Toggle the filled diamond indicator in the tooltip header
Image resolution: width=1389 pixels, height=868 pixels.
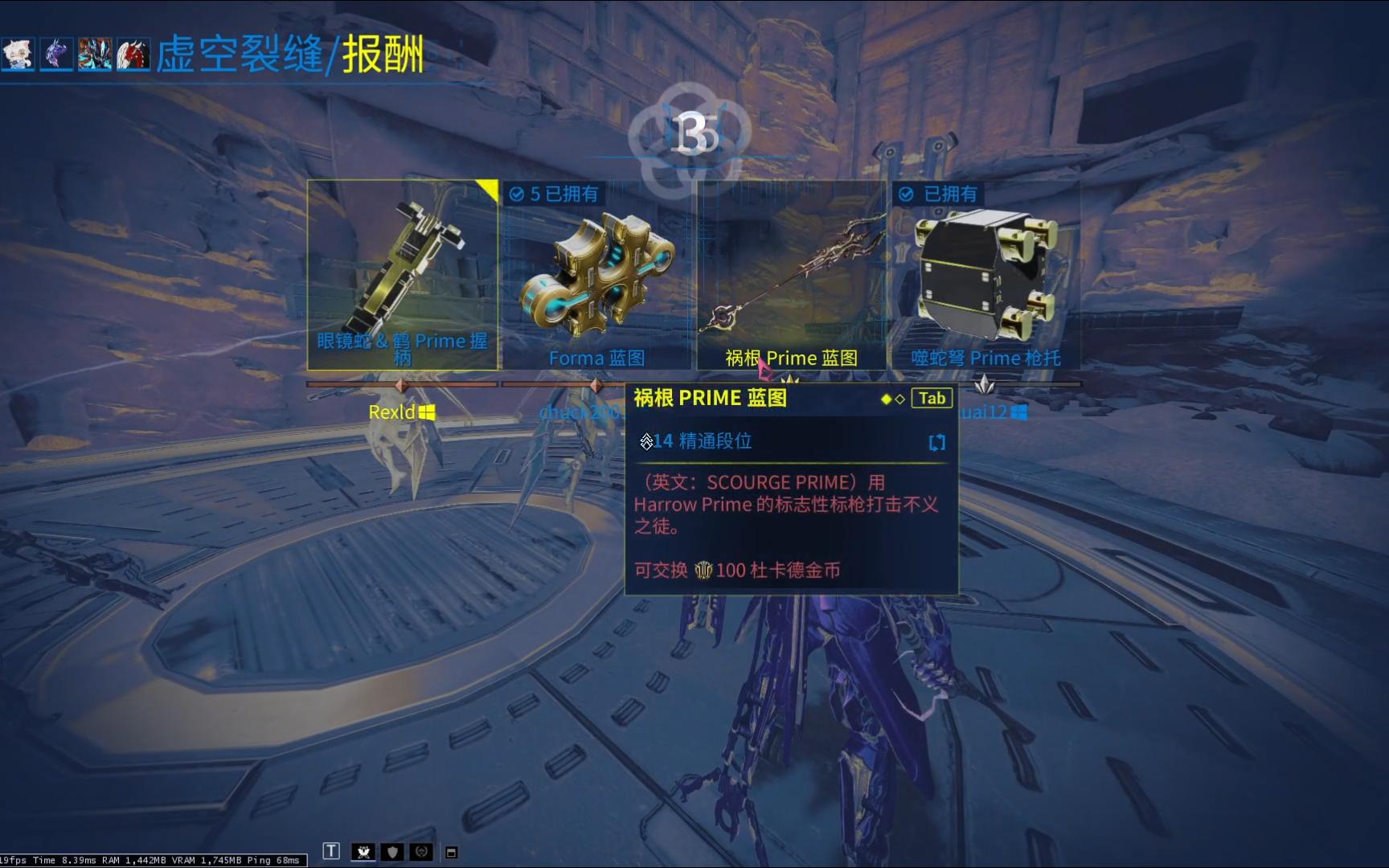coord(886,398)
